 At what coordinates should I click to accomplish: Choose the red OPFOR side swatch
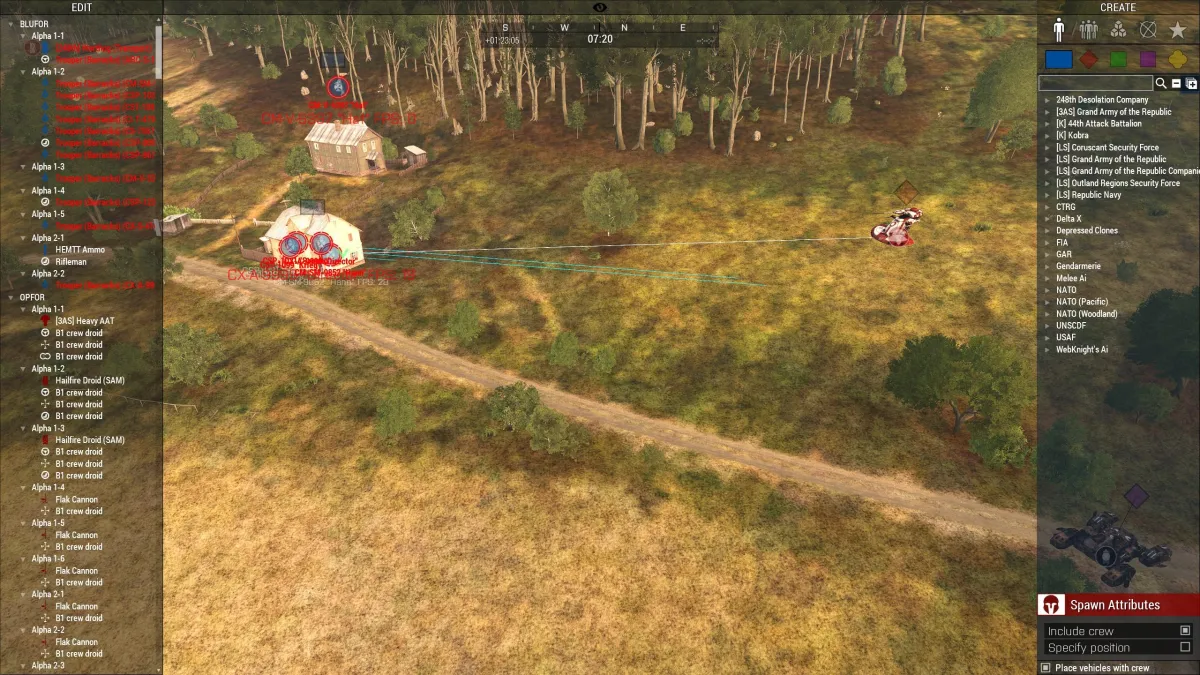(1089, 59)
